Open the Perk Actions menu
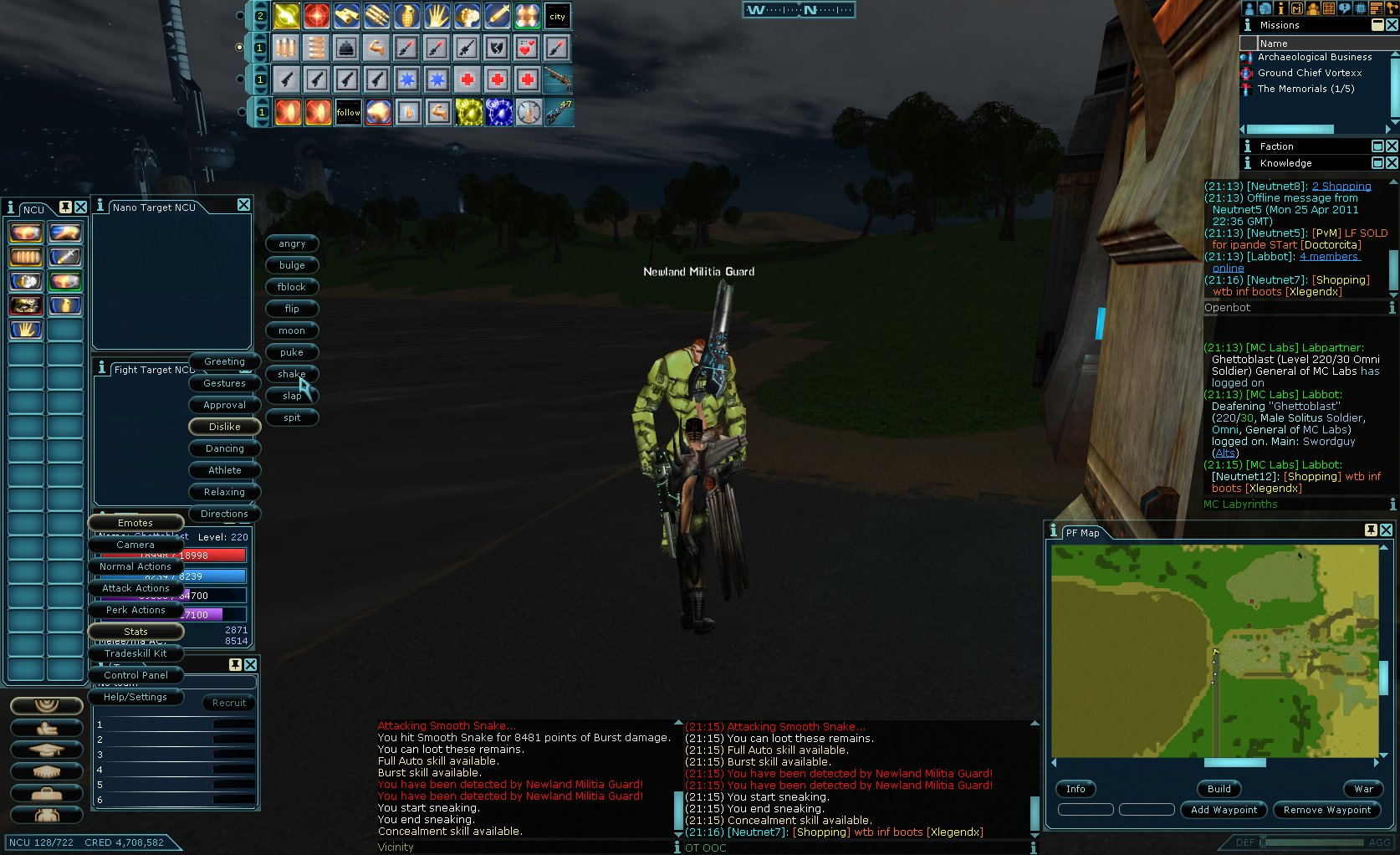The height and width of the screenshot is (855, 1400). (x=135, y=610)
